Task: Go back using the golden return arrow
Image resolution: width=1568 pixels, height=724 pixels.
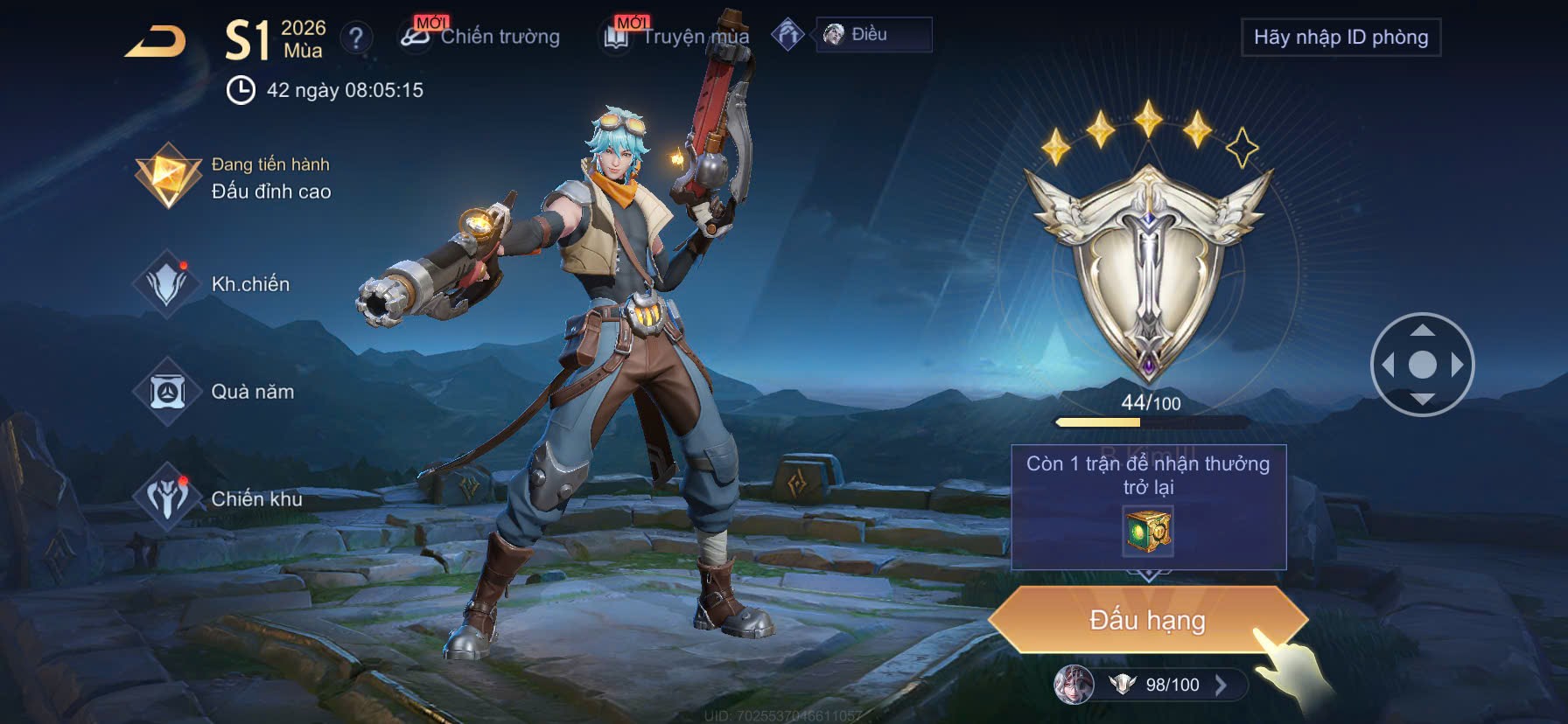Action: (x=156, y=41)
